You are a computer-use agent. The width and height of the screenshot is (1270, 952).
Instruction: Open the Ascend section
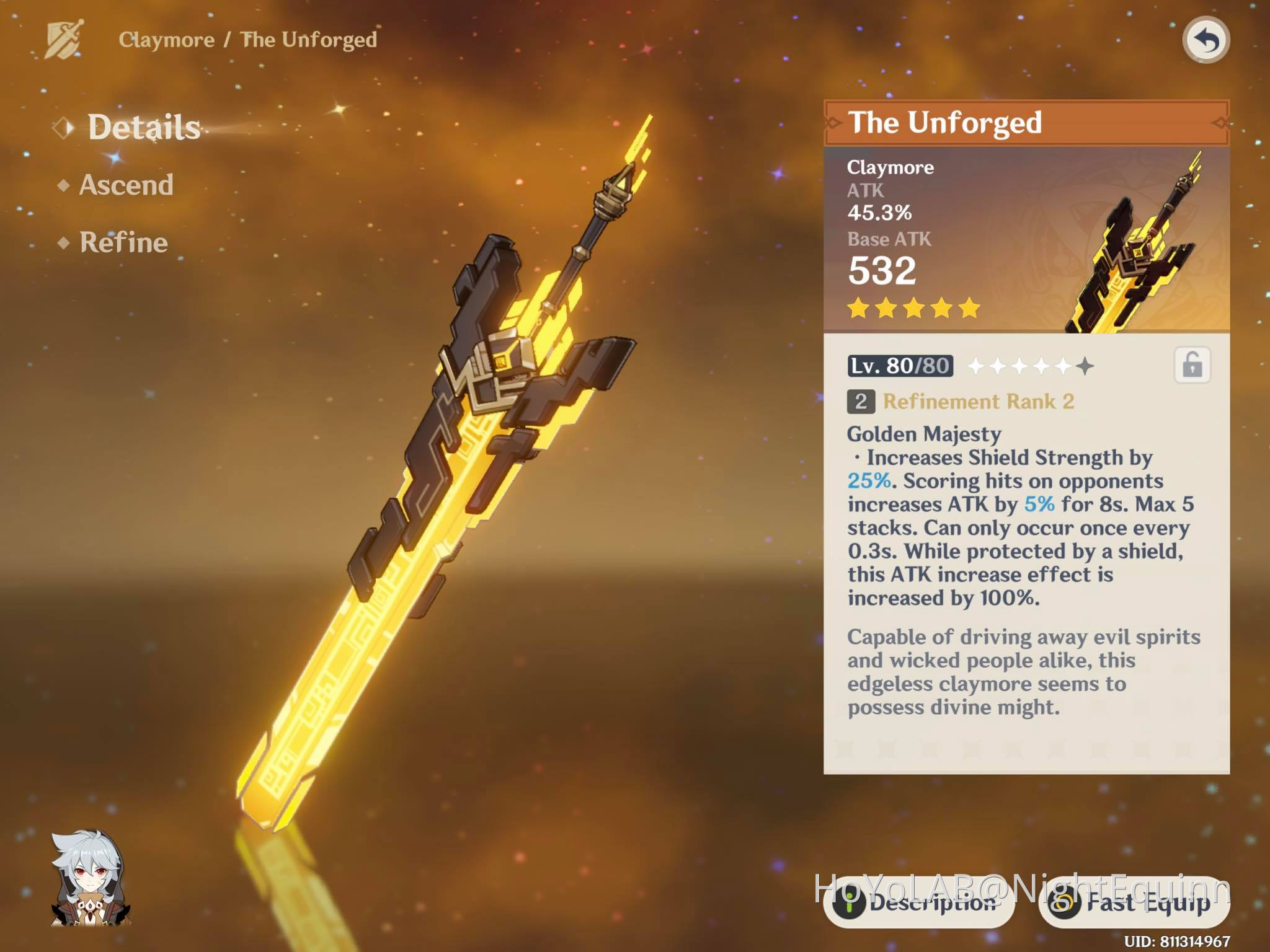126,185
